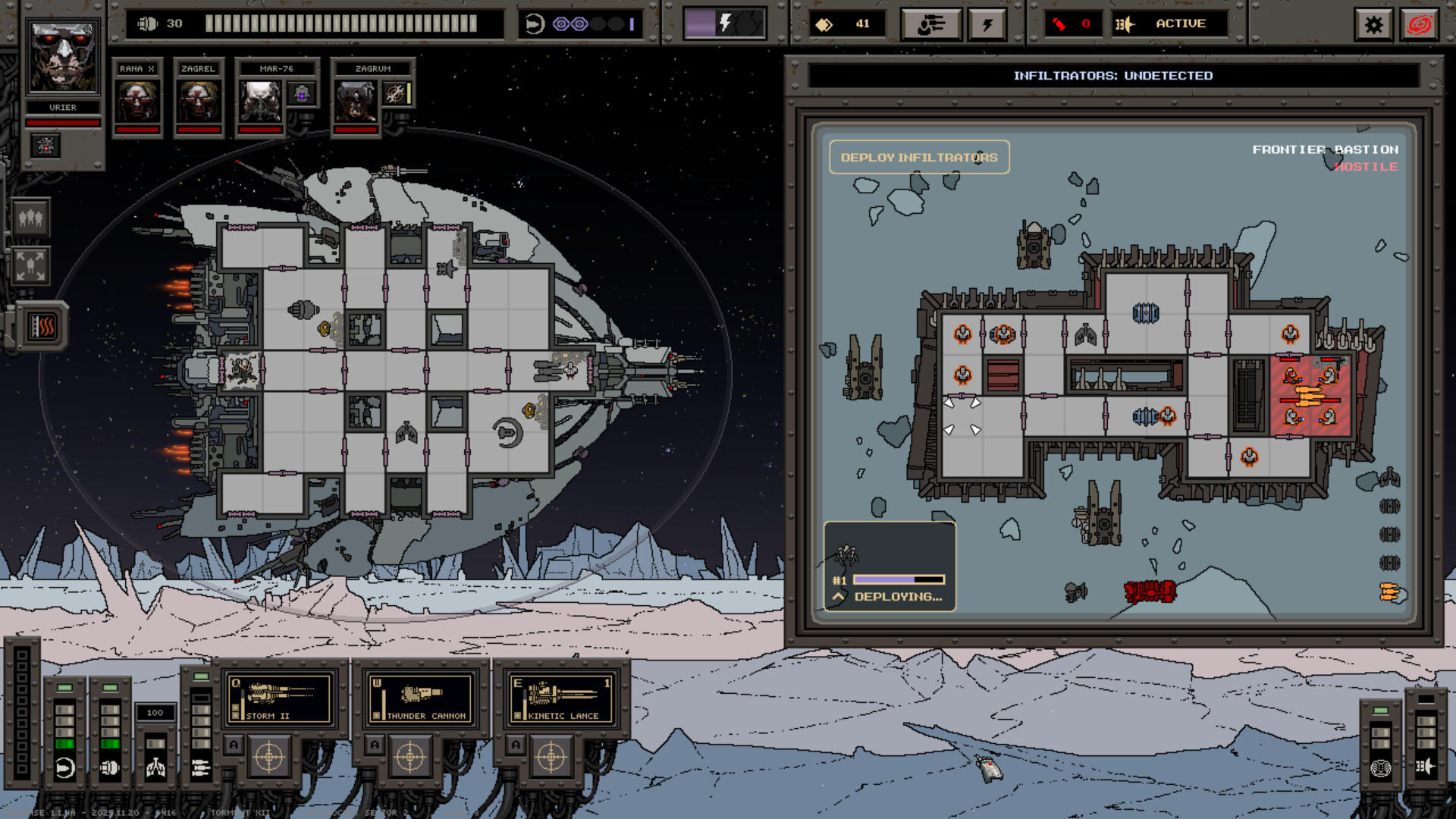Open the settings gear menu
The width and height of the screenshot is (1456, 819).
point(1373,25)
